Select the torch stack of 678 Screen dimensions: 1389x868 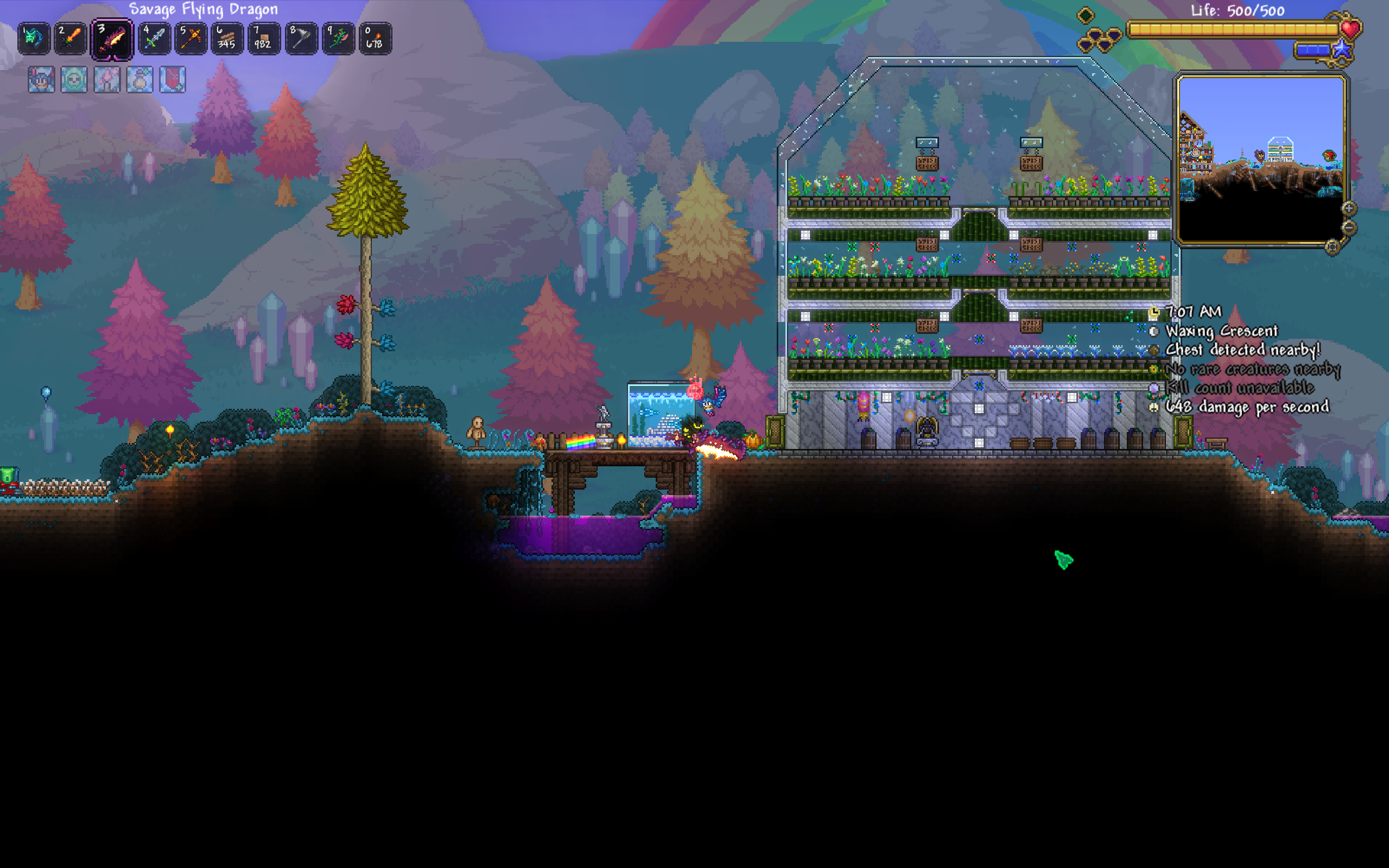[x=375, y=39]
